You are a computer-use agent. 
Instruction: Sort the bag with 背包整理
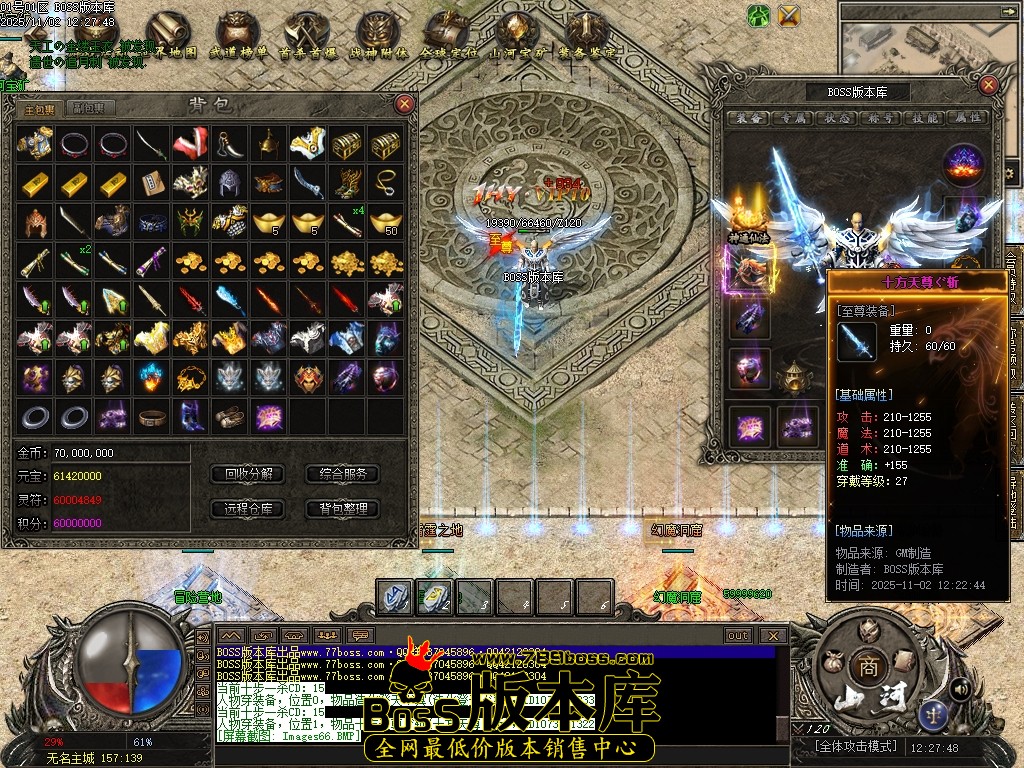[343, 509]
